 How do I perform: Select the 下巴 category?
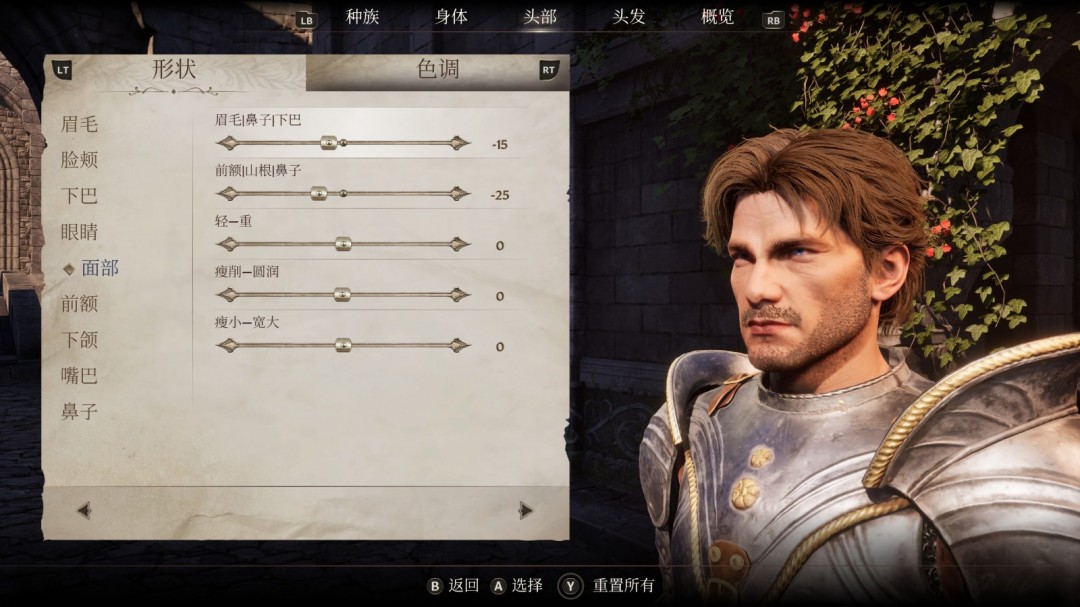(79, 196)
